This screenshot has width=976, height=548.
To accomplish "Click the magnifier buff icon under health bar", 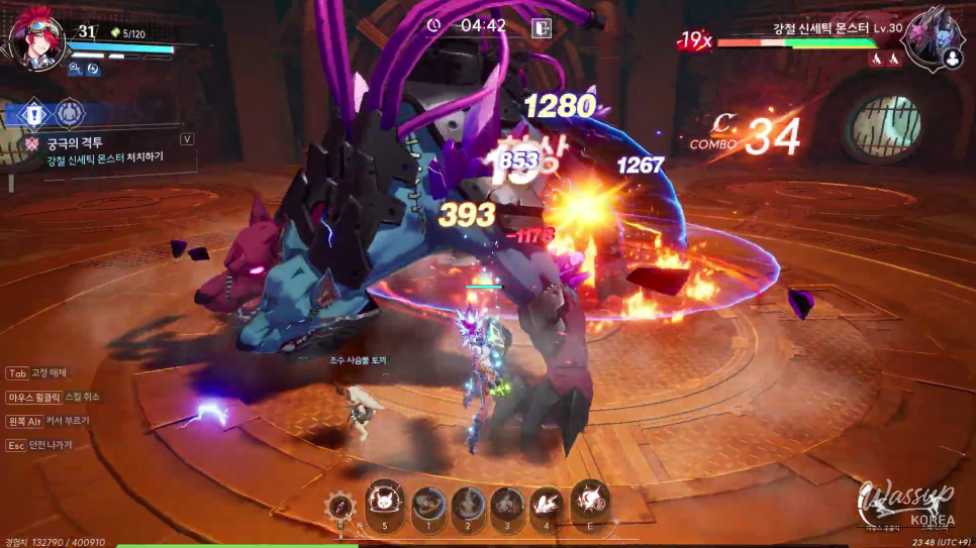I will tap(75, 69).
